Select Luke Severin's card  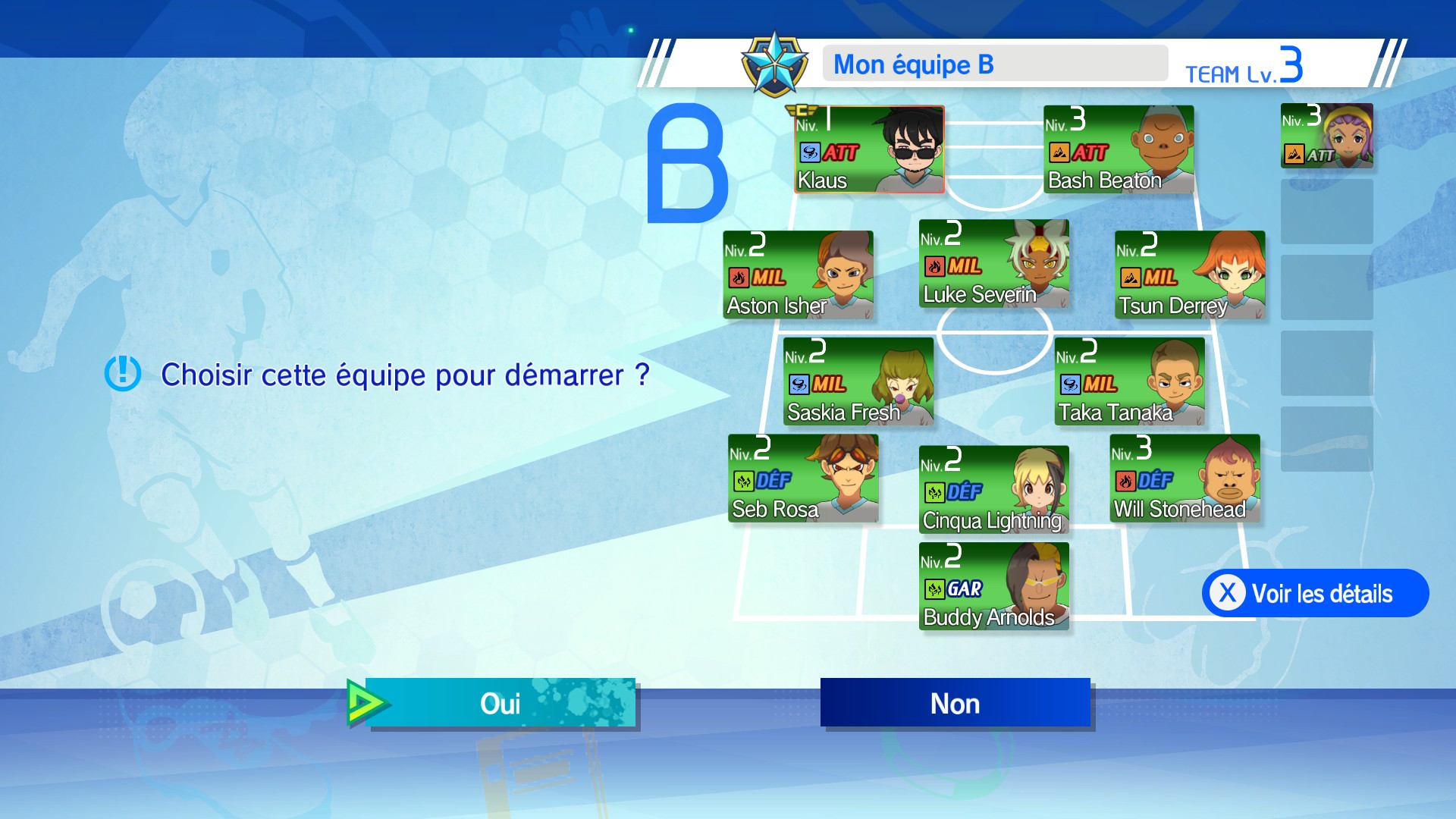pos(993,263)
